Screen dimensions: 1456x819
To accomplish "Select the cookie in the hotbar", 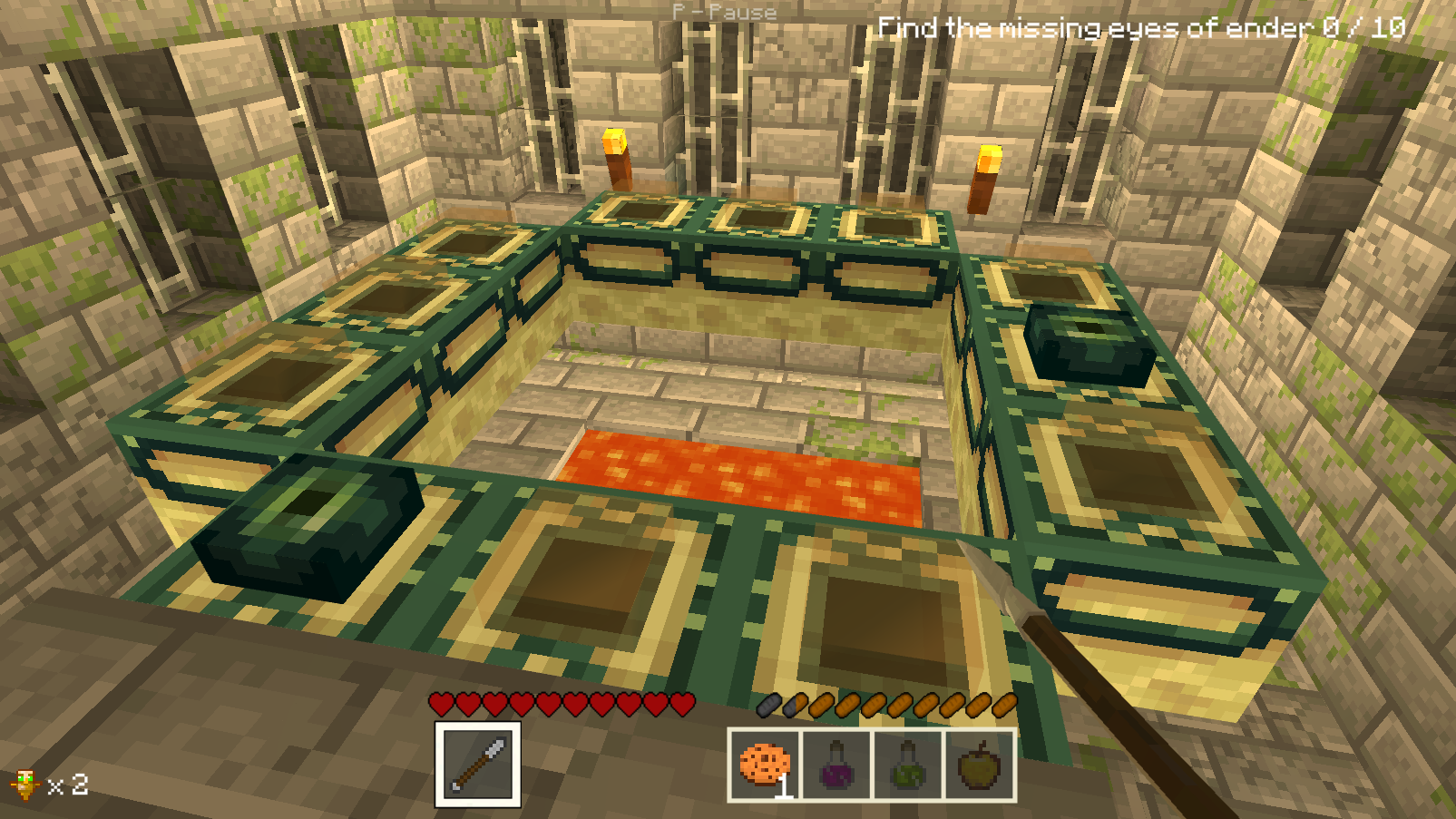I will tap(762, 766).
